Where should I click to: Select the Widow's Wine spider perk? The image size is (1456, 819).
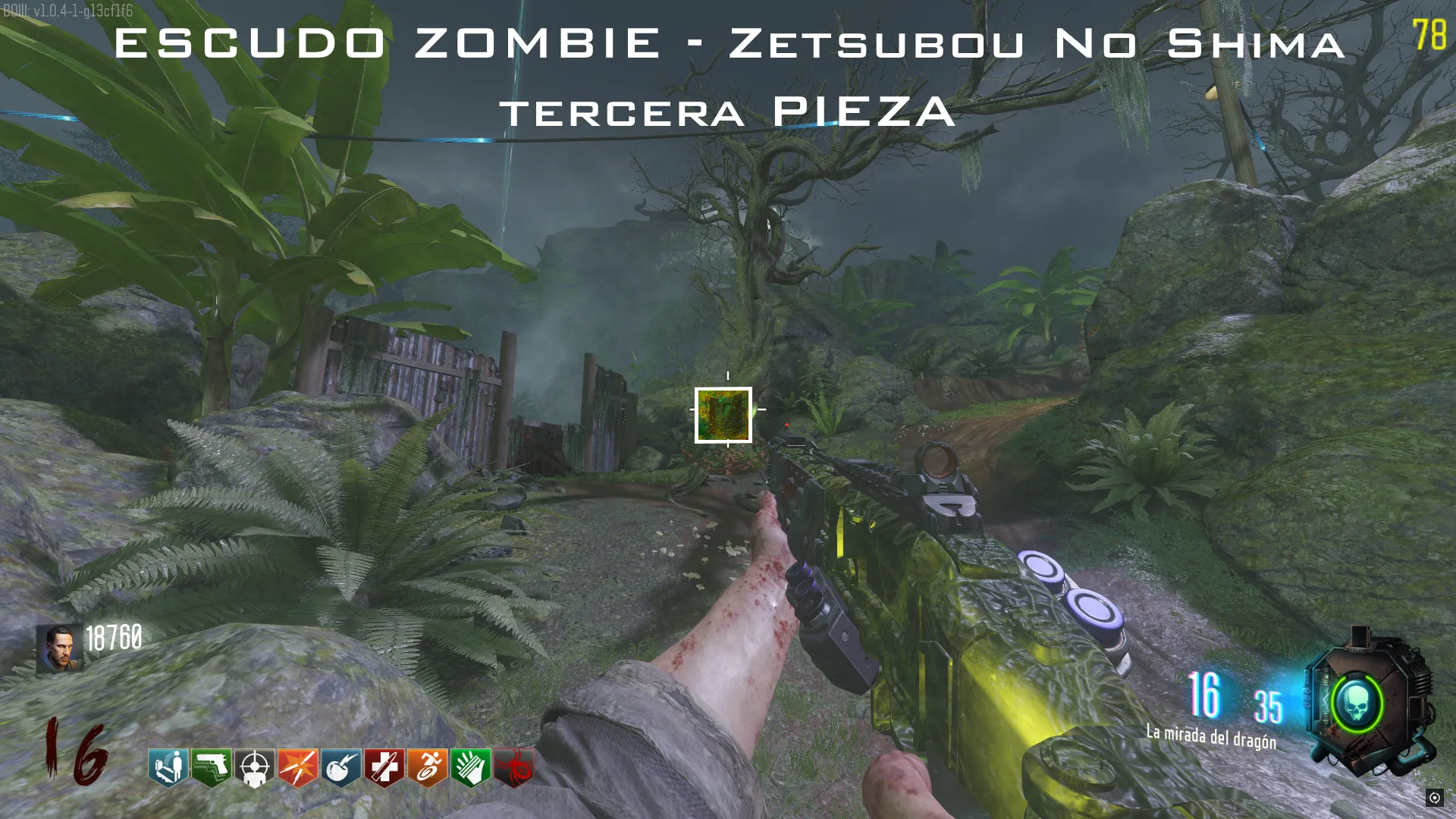[514, 767]
